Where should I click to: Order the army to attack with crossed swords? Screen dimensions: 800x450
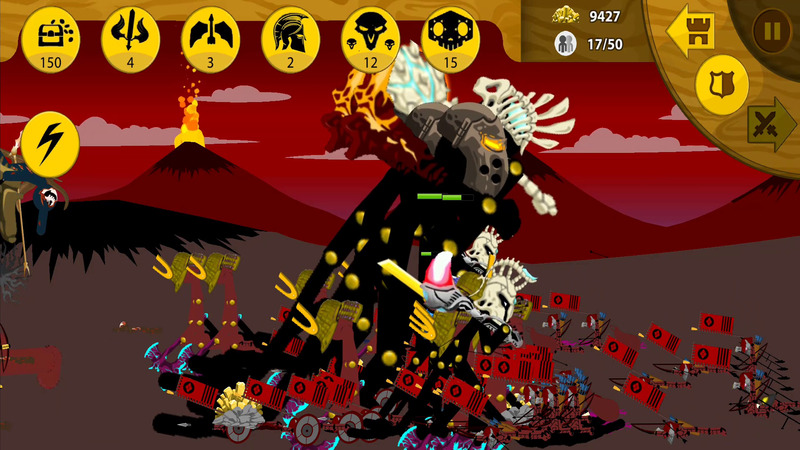pyautogui.click(x=769, y=124)
